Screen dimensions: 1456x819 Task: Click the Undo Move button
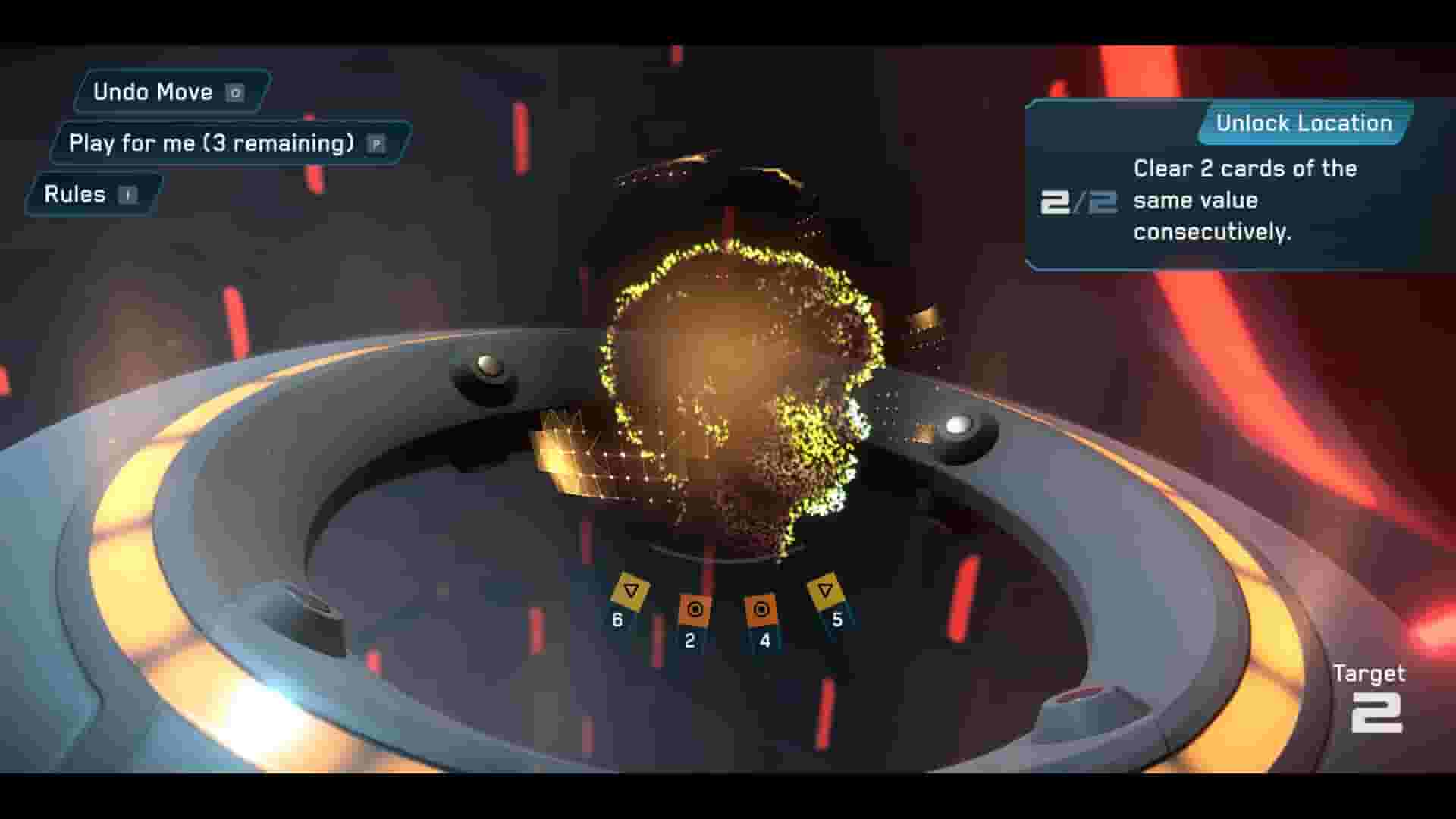[153, 92]
